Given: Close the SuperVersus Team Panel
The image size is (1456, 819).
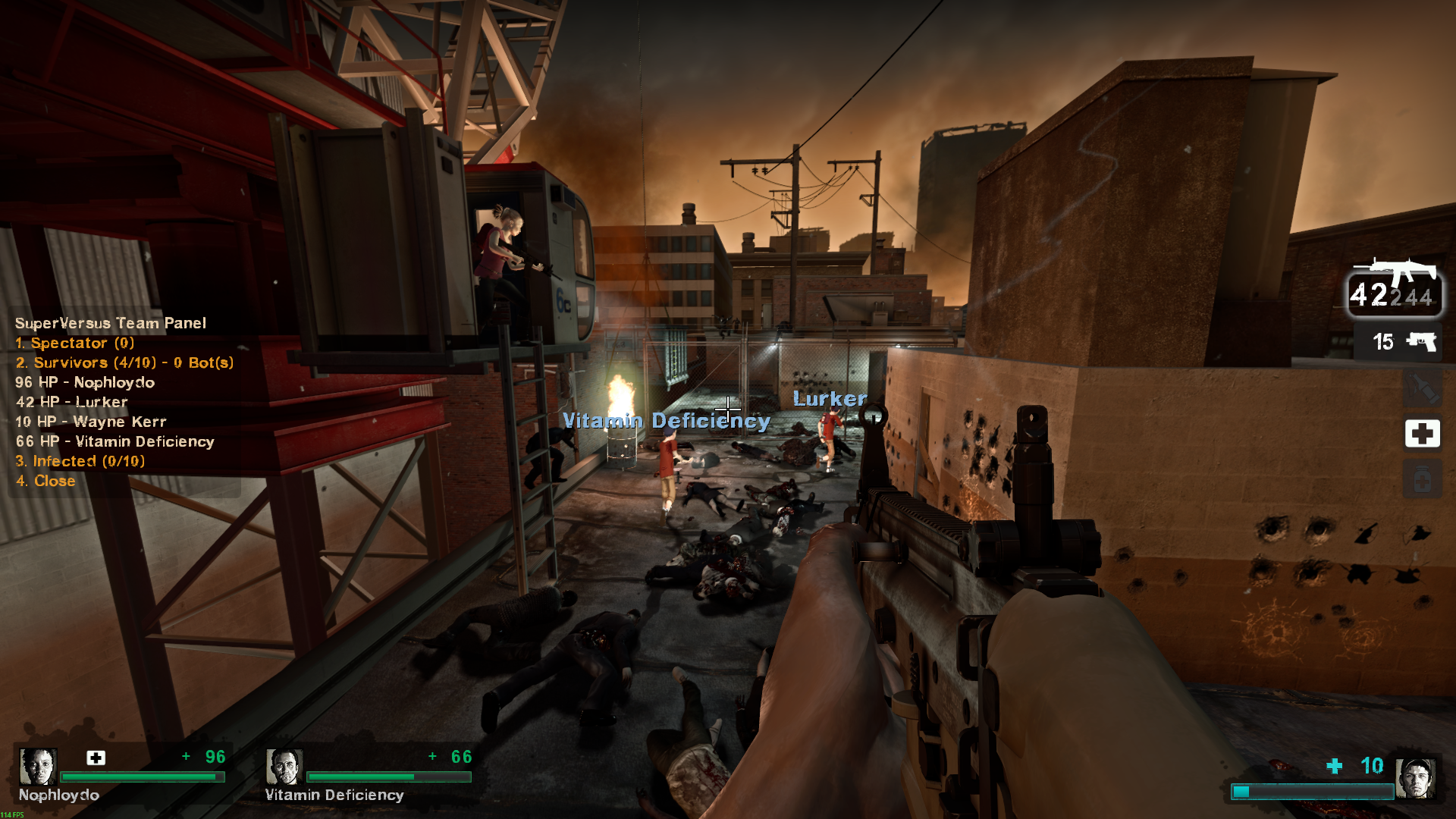Looking at the screenshot, I should pyautogui.click(x=45, y=481).
